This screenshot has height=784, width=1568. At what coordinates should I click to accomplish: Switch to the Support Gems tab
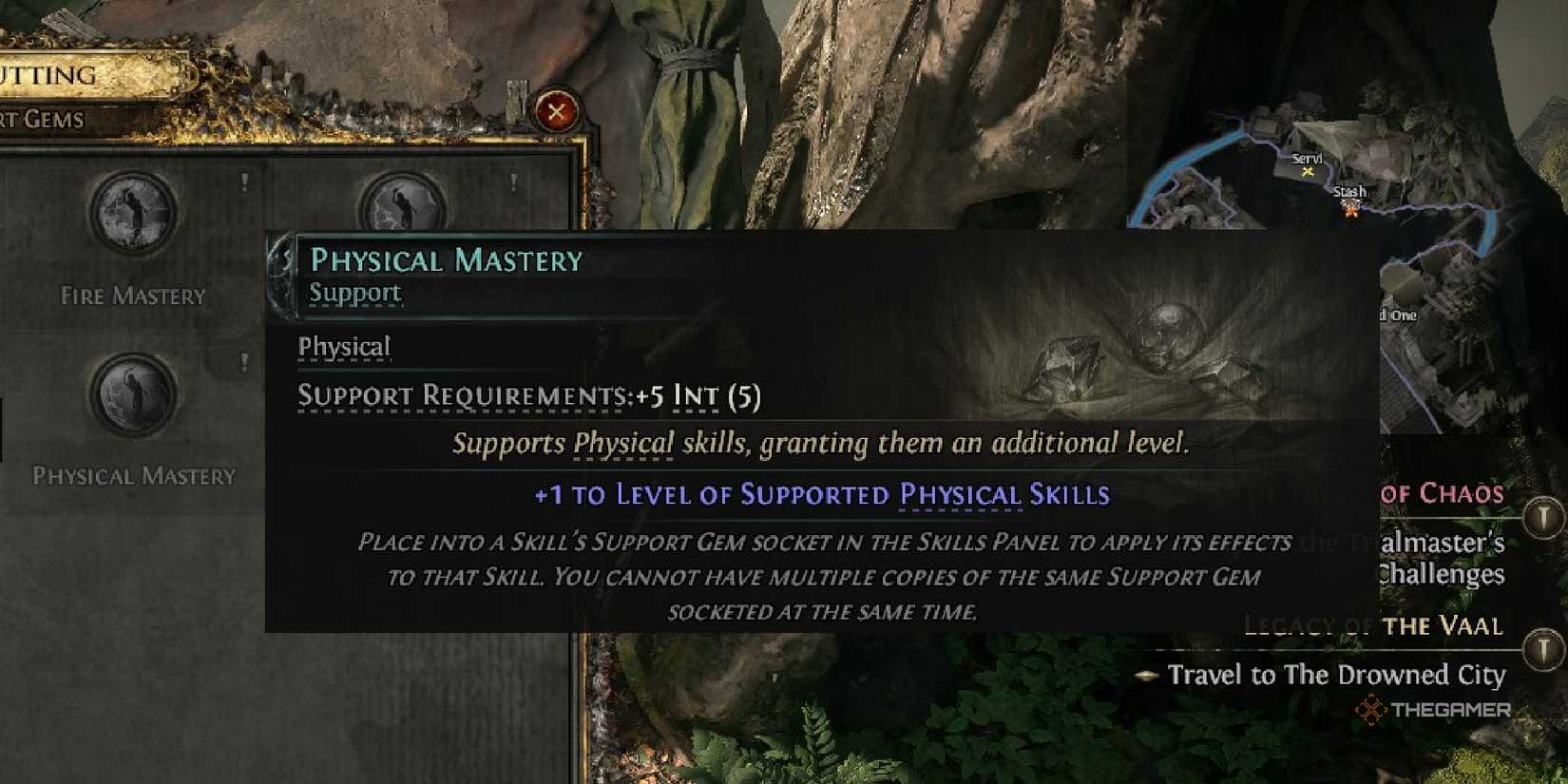[43, 120]
